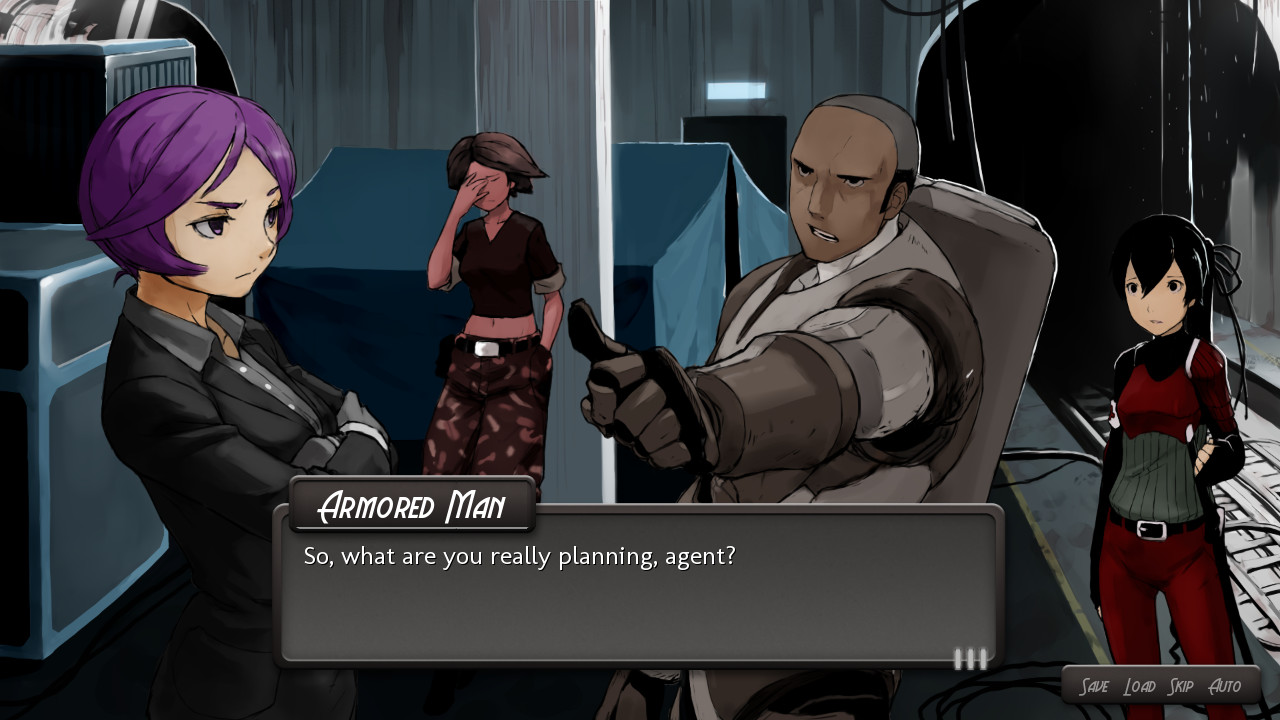Viewport: 1280px width, 720px height.
Task: Click the continue indicator to advance dialogue
Action: (968, 658)
